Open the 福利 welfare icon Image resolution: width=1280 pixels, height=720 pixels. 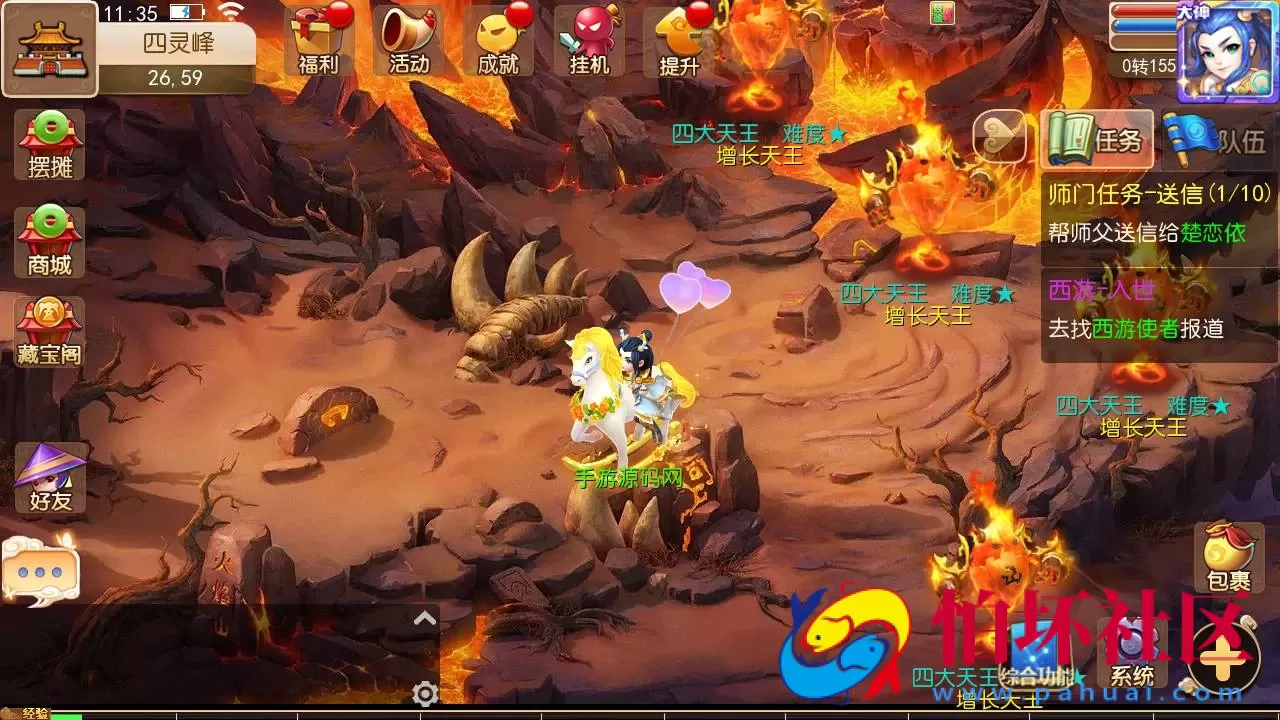pos(320,38)
